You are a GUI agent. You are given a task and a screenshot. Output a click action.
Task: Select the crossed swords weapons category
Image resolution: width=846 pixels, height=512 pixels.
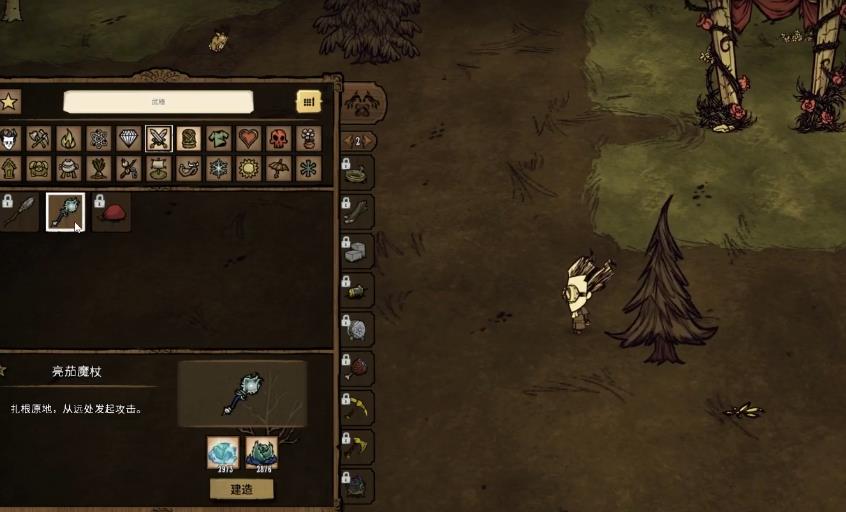[x=158, y=138]
